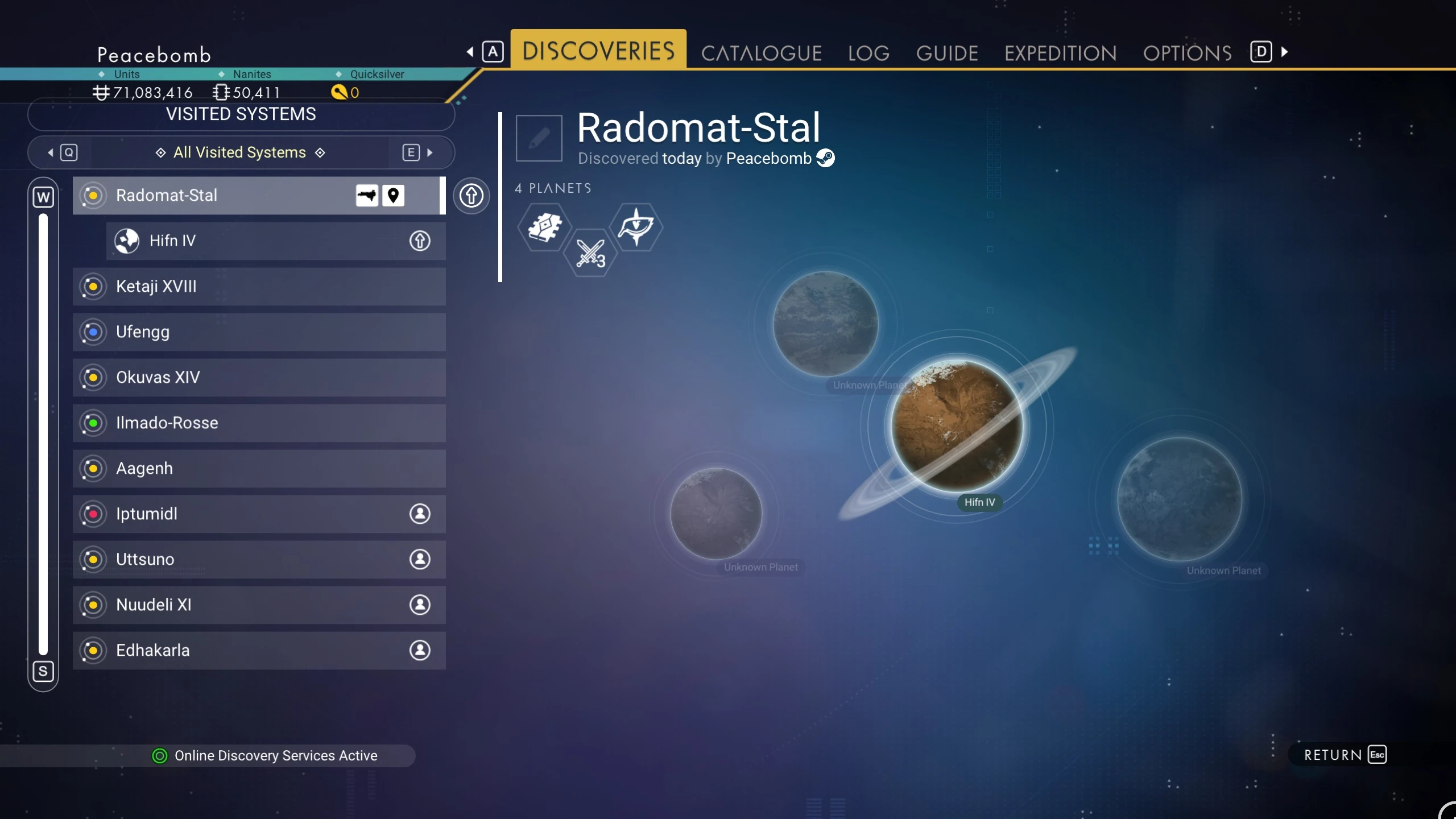
Task: Open the Options tab
Action: 1187,53
